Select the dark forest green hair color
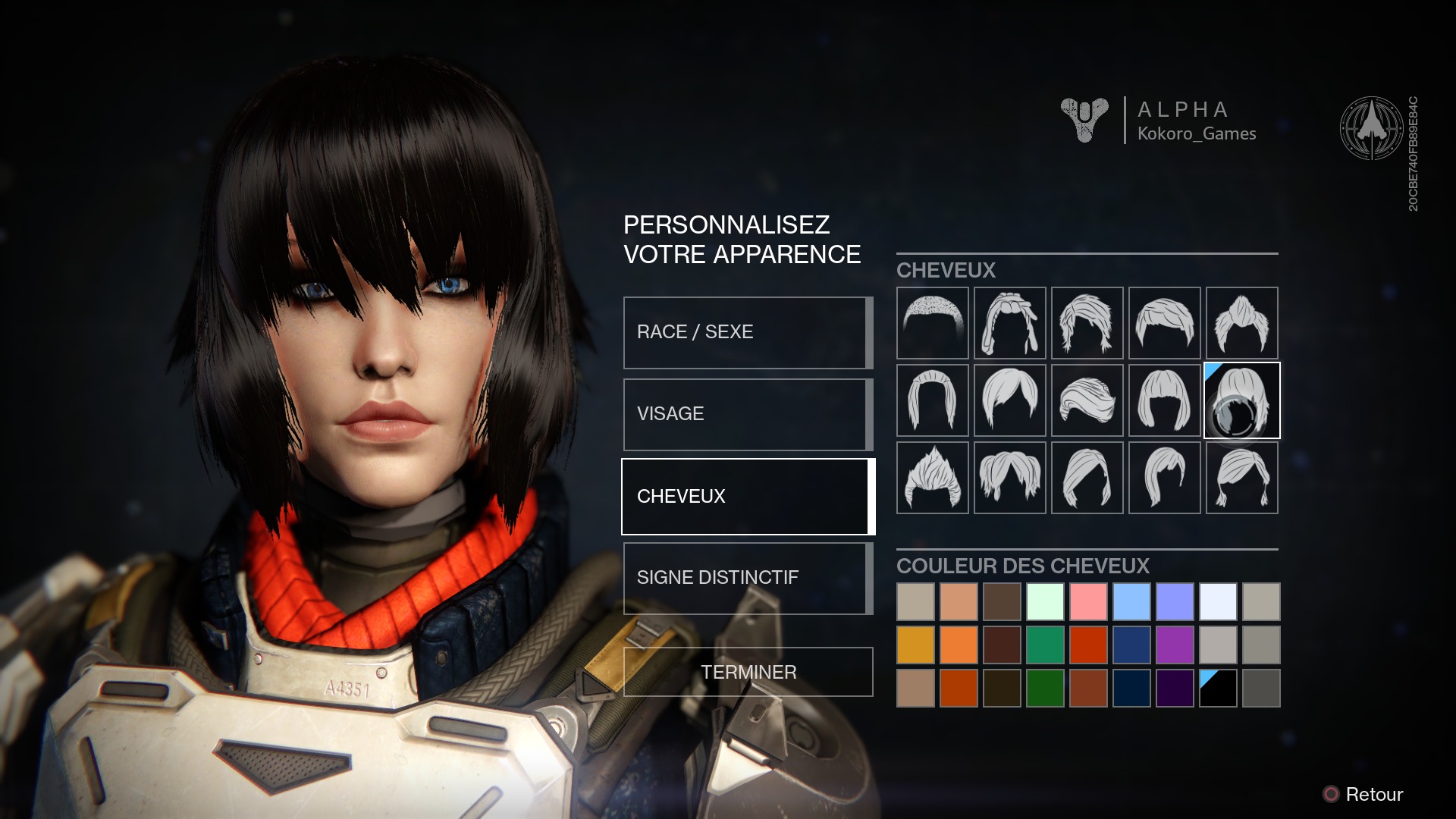 pos(1045,688)
